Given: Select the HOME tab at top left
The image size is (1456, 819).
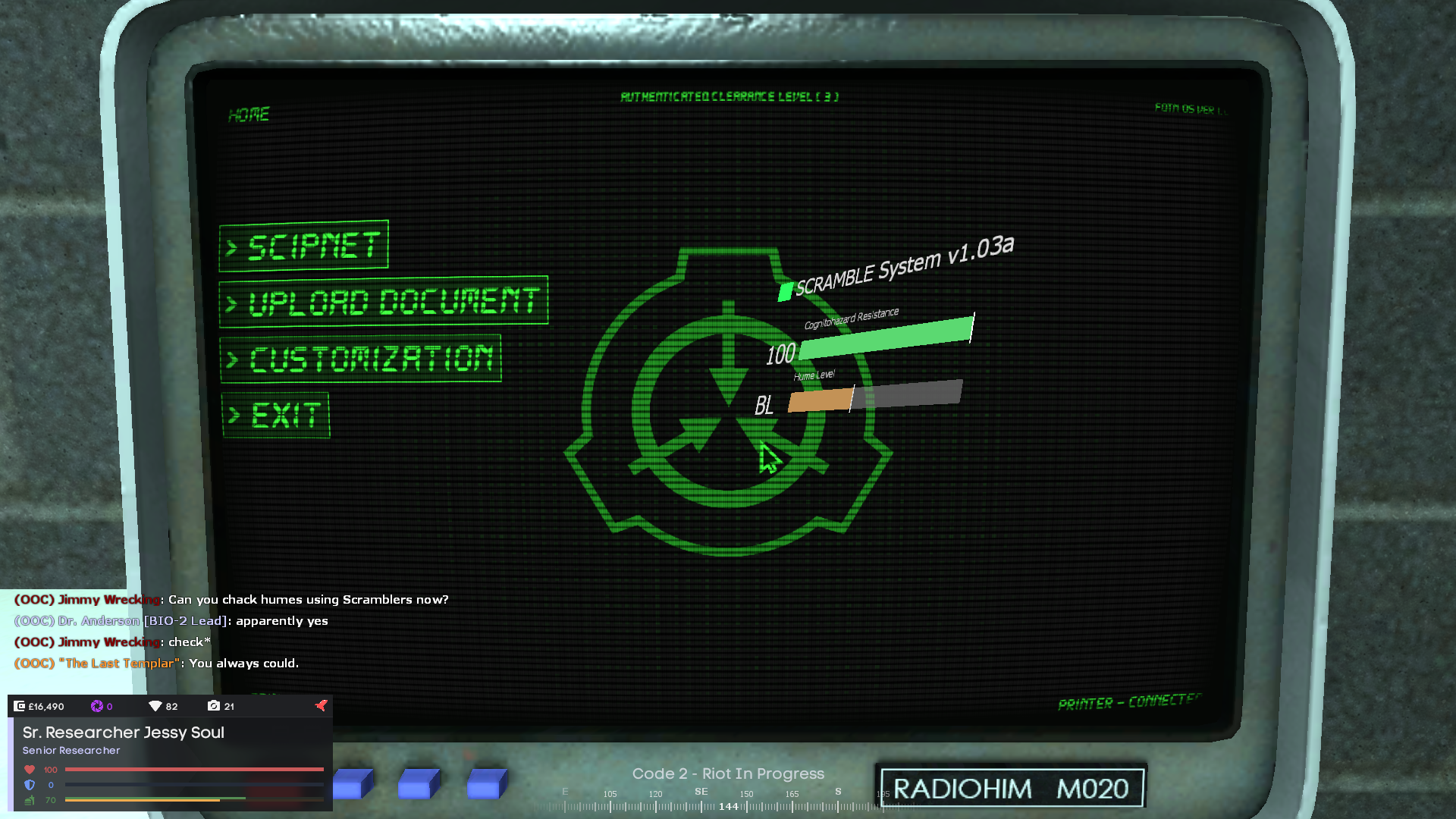Looking at the screenshot, I should (250, 115).
